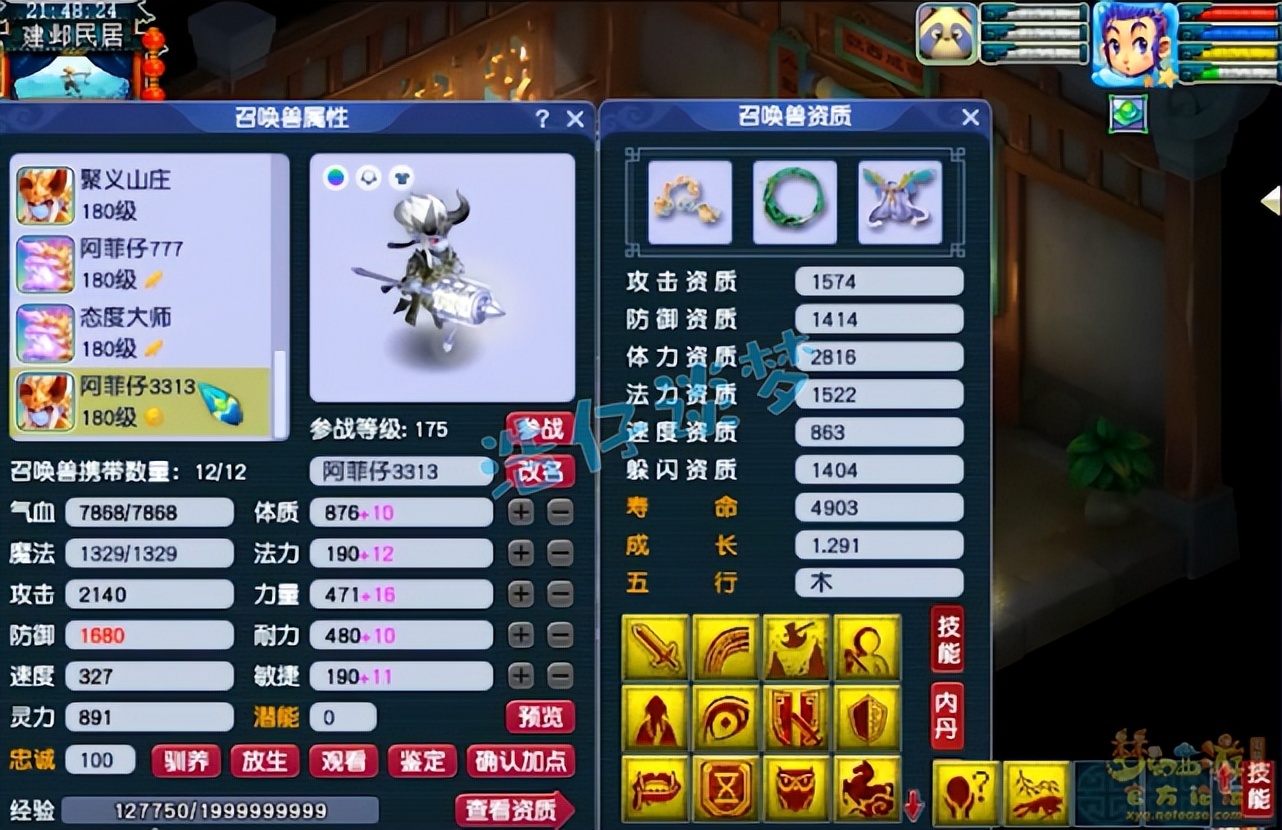1282x830 pixels.
Task: Click the owl night-combat skill icon
Action: tap(796, 788)
